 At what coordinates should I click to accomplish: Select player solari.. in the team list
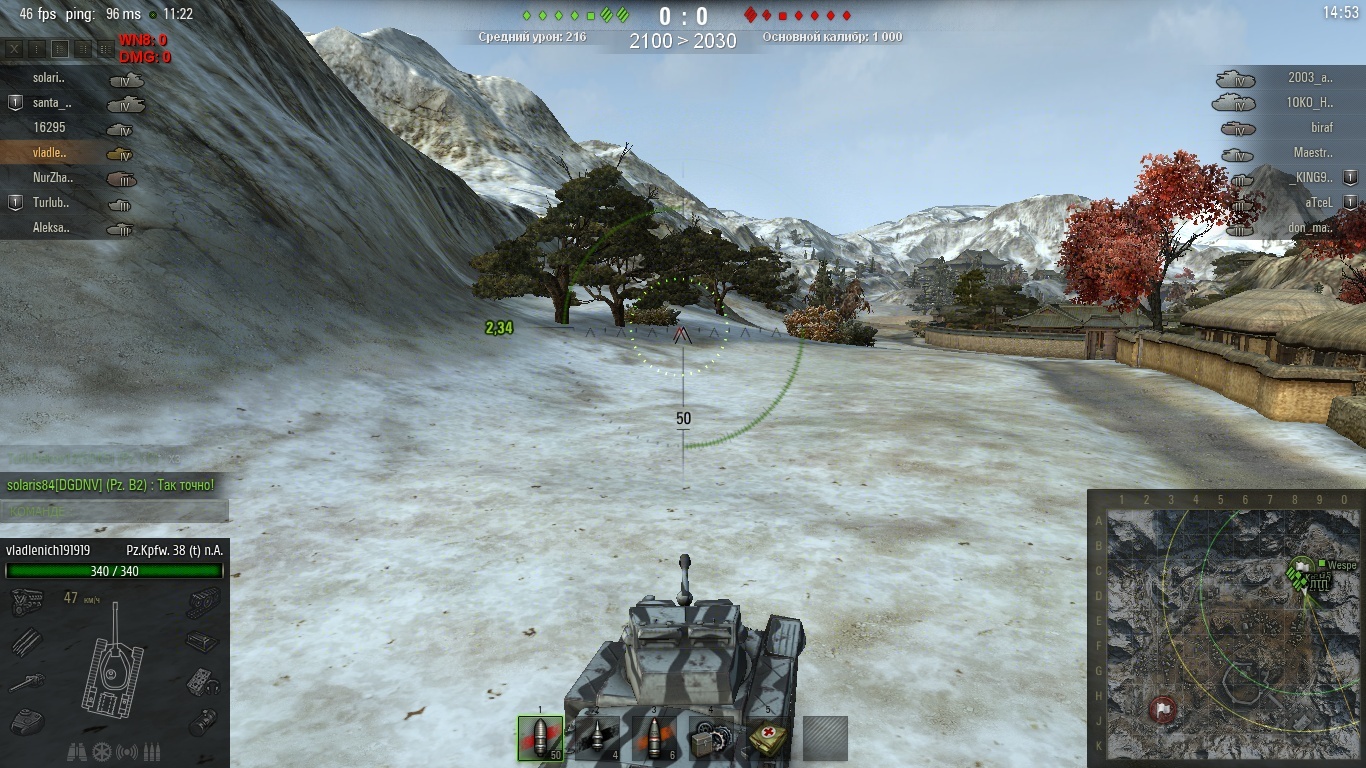[49, 78]
